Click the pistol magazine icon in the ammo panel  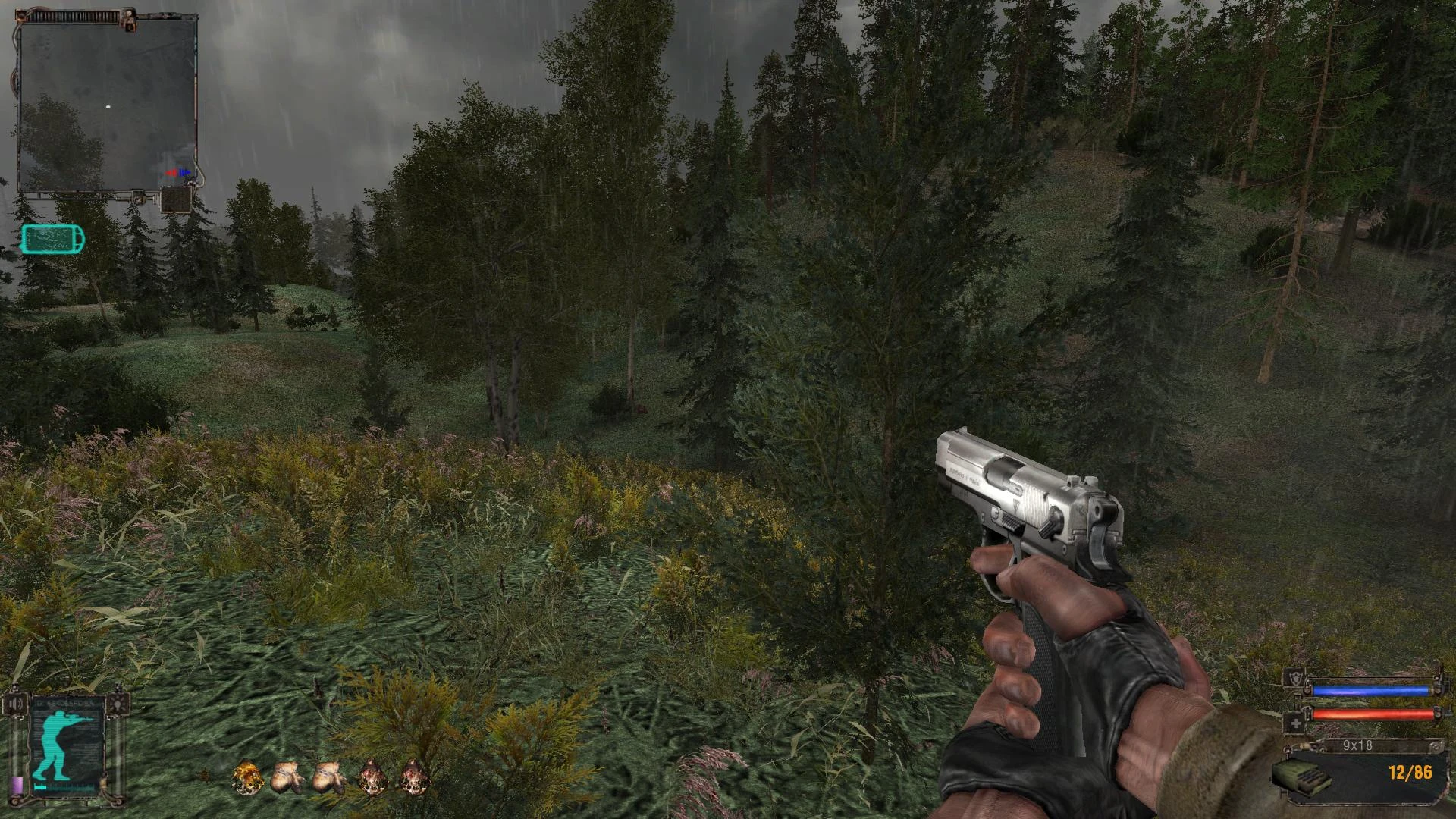click(x=1303, y=777)
